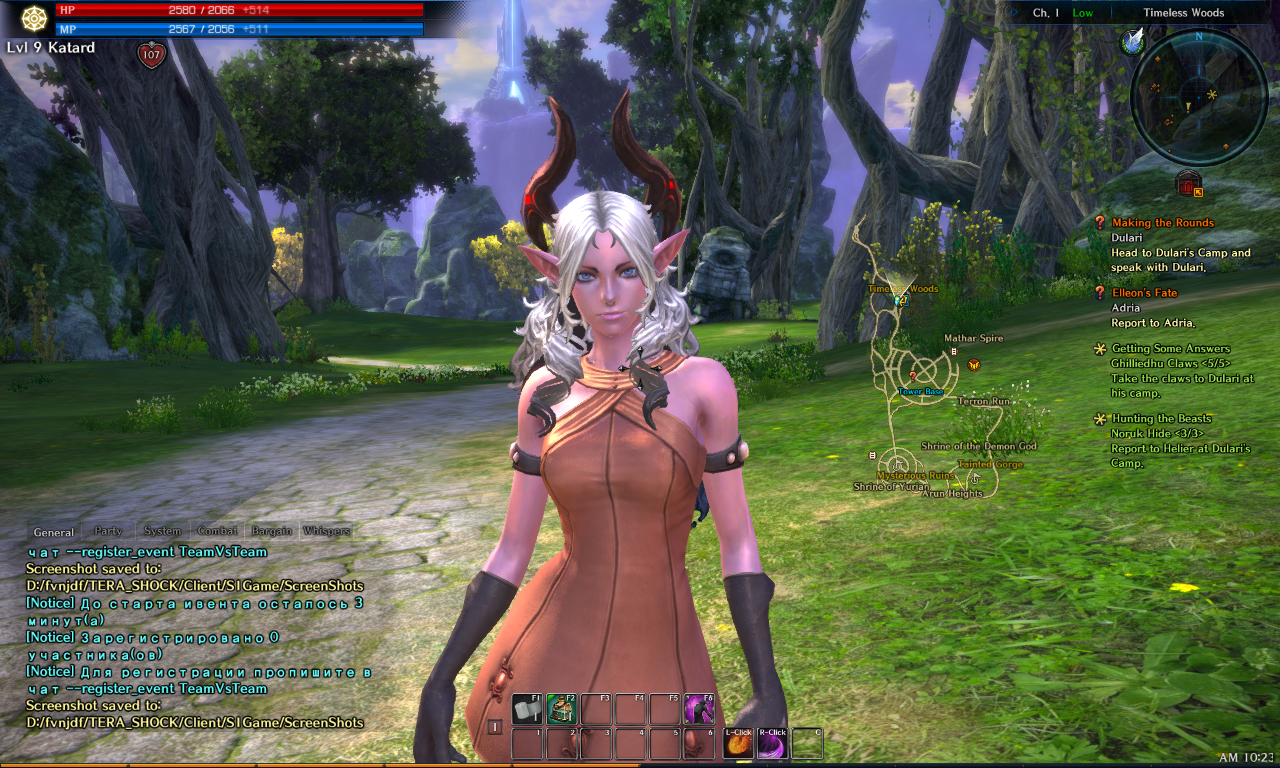Activate the campfire item in slot F2
The image size is (1280, 768).
click(x=561, y=710)
